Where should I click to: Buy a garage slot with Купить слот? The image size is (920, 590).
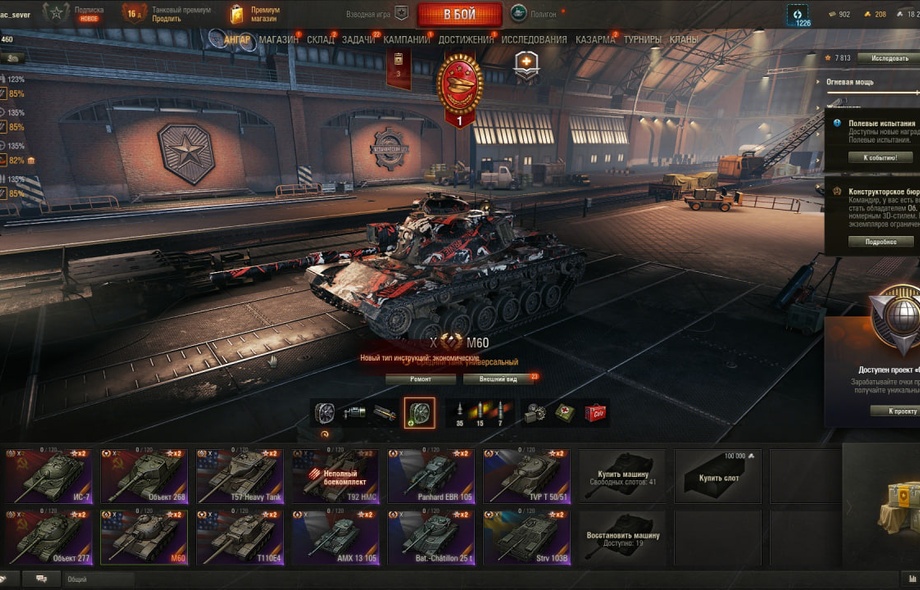[718, 475]
